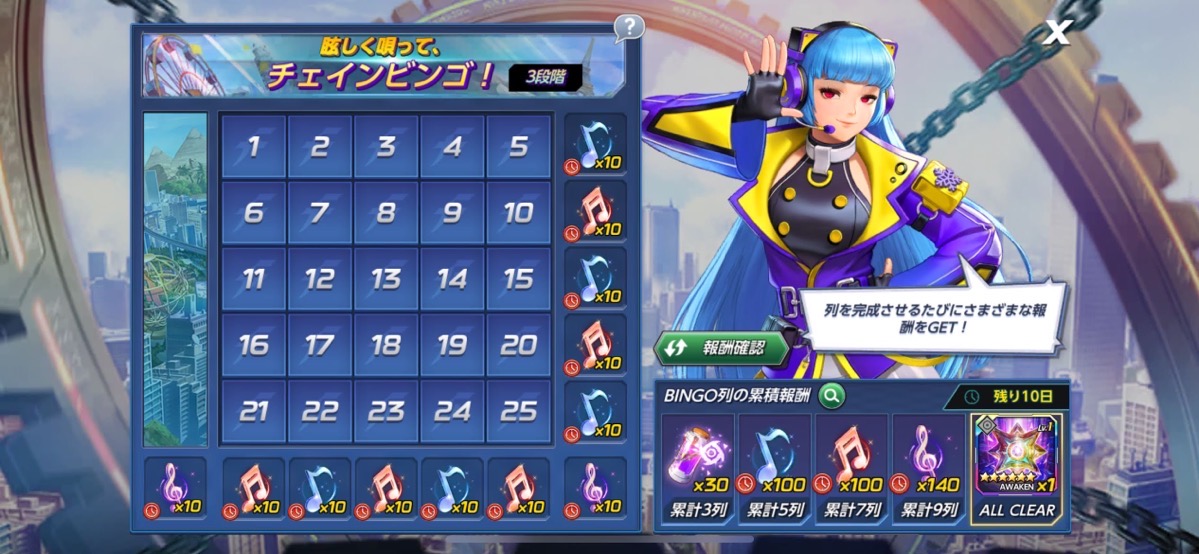Select bingo tile number 20
Viewport: 1199px width, 554px height.
tap(518, 345)
